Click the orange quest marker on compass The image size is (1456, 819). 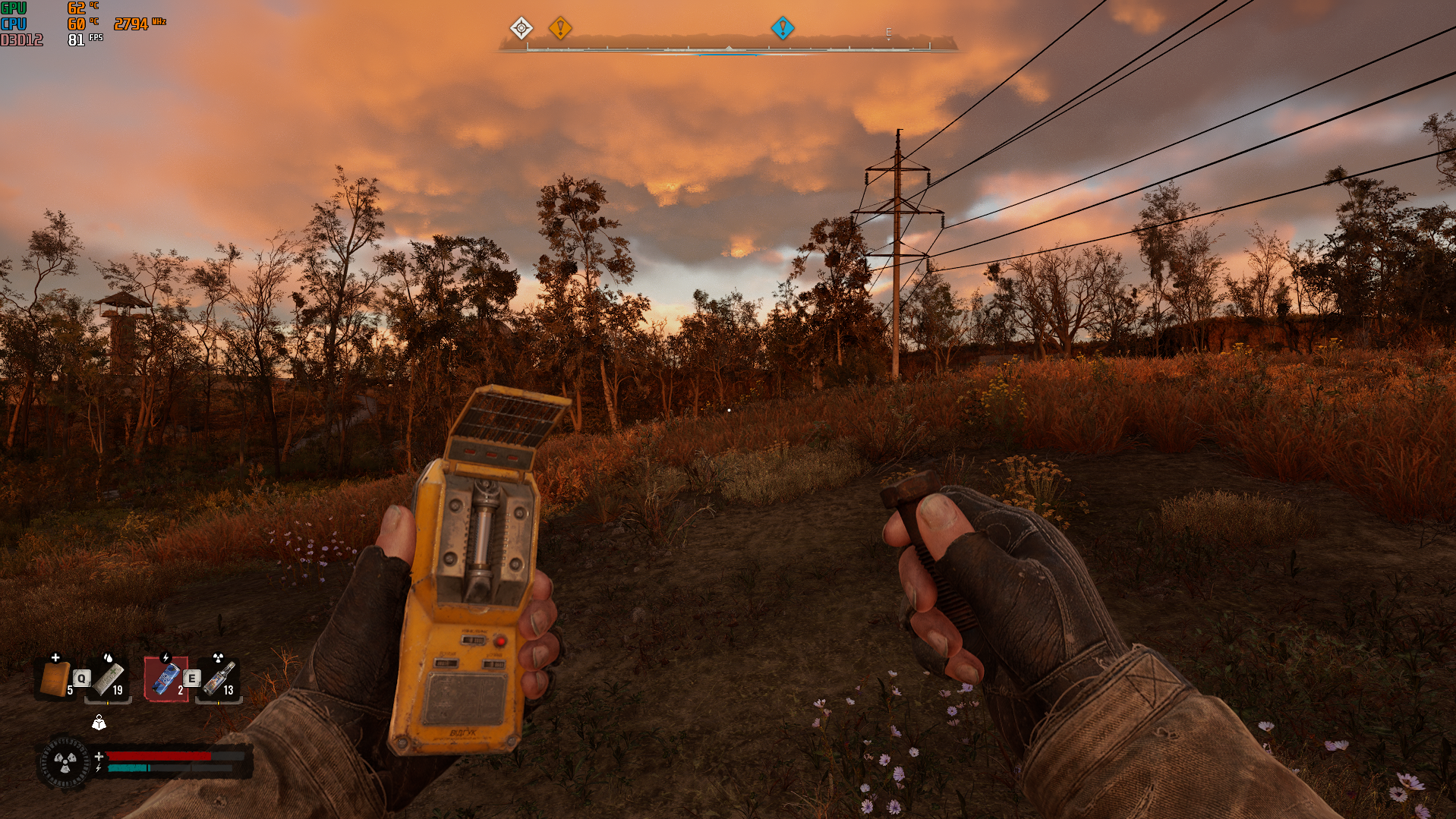click(x=560, y=29)
